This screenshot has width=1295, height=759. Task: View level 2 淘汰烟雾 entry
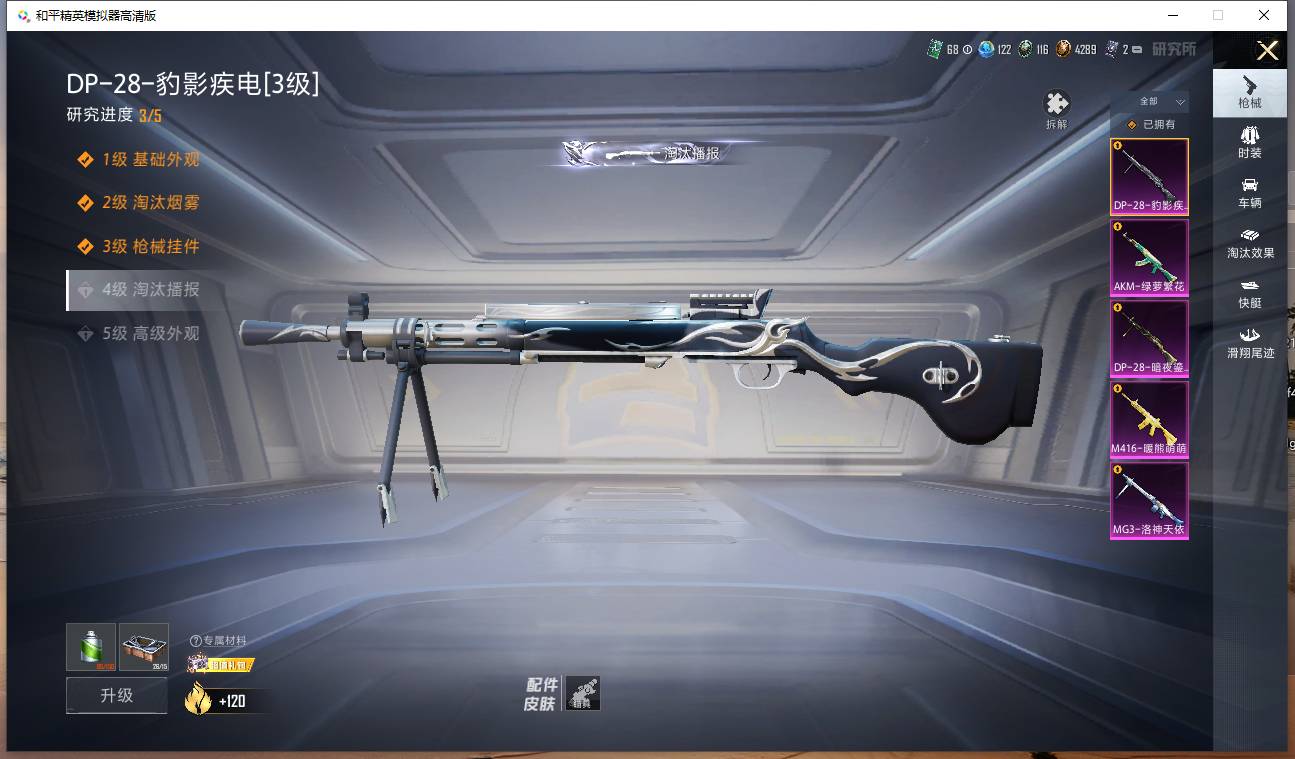tap(150, 203)
